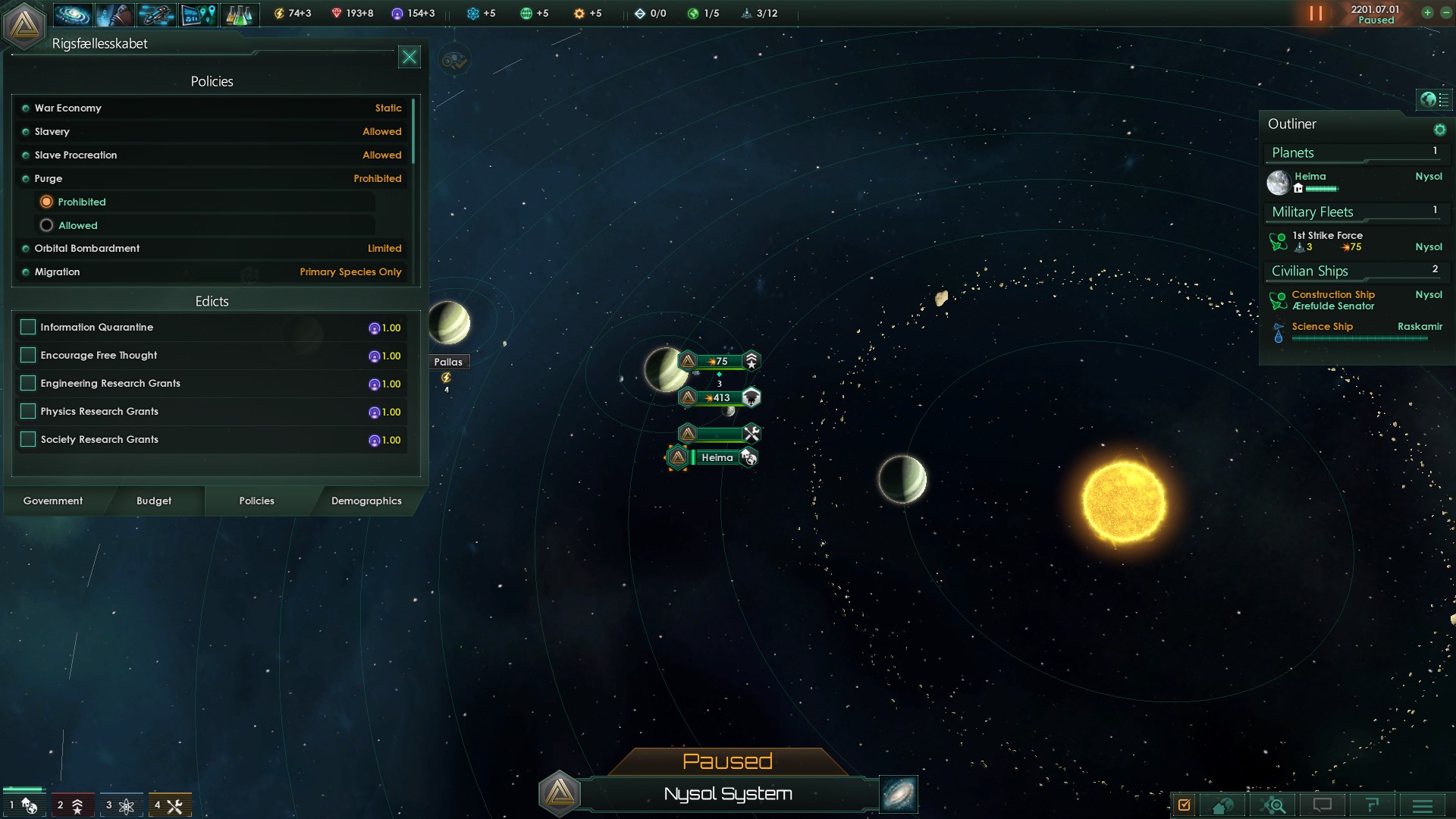Close the Rigsfællesskabet government panel
Image resolution: width=1456 pixels, height=819 pixels.
tap(409, 57)
